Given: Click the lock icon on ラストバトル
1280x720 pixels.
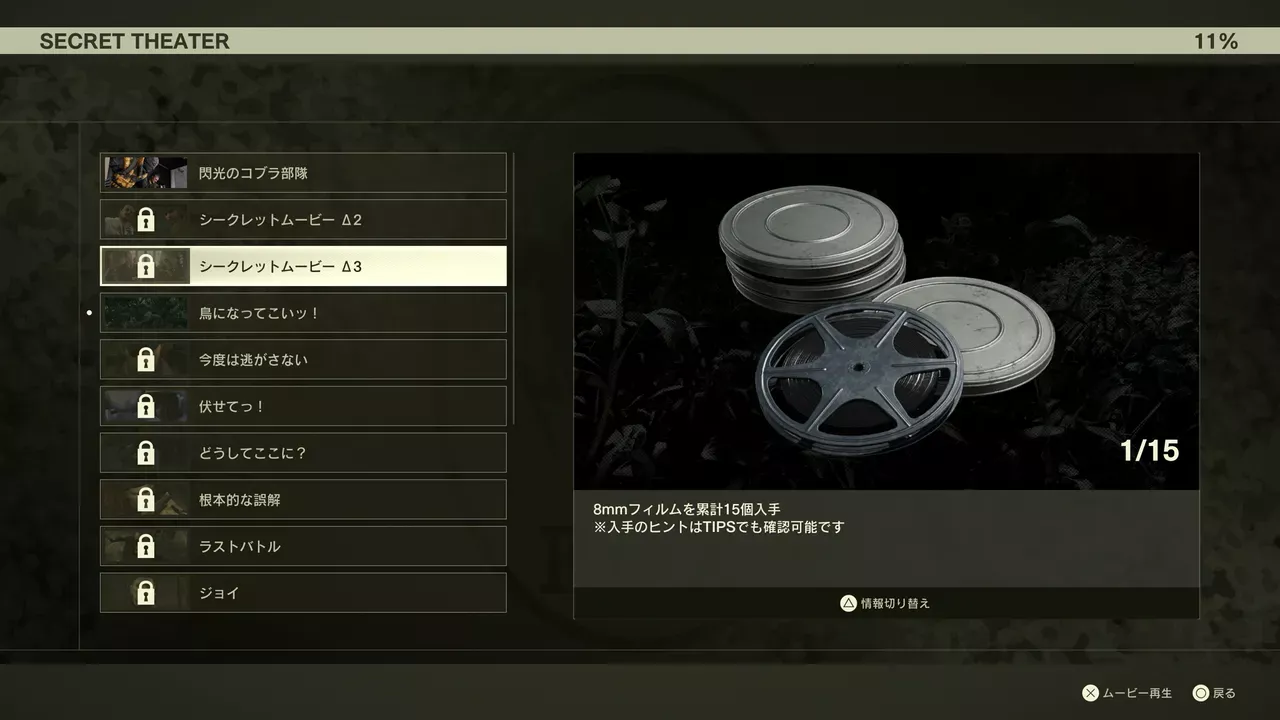Looking at the screenshot, I should [148, 546].
